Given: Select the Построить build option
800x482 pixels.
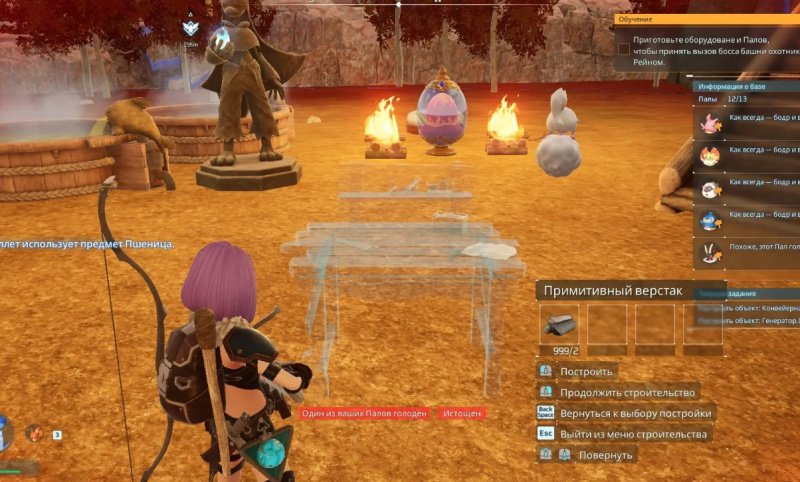Looking at the screenshot, I should (586, 372).
